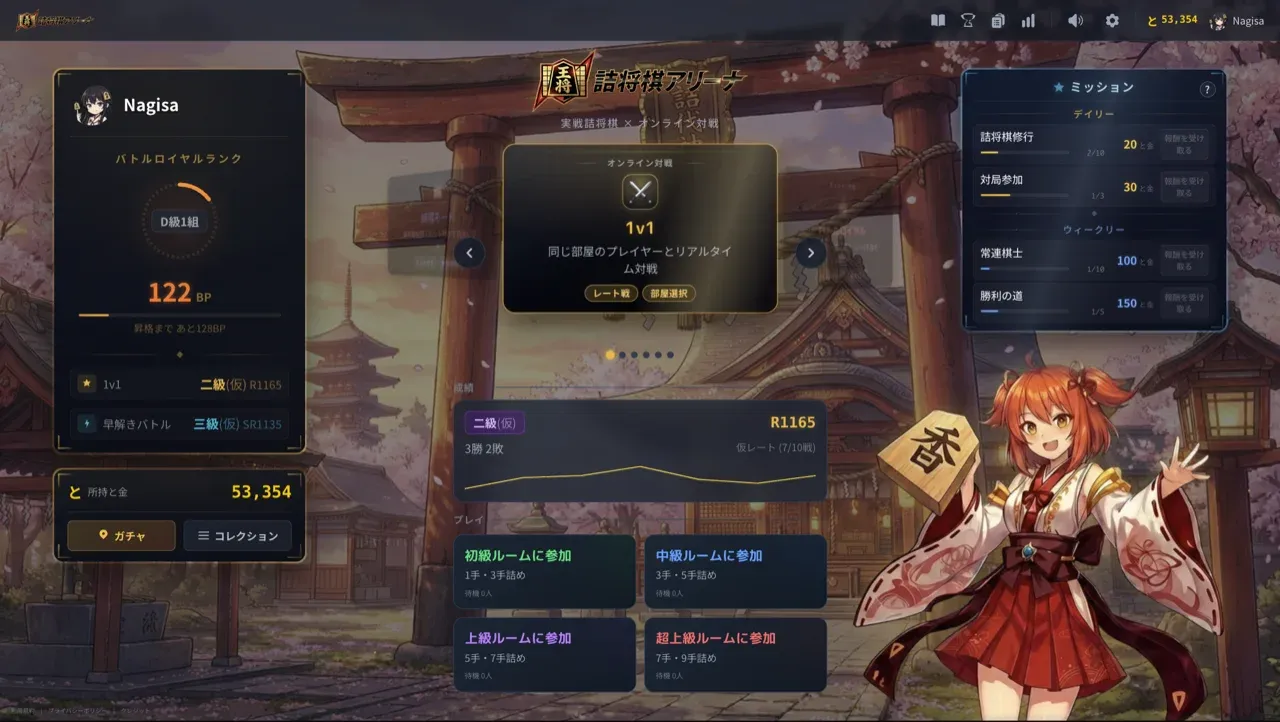The height and width of the screenshot is (722, 1280).
Task: Go to the previous game mode with the left arrow
Action: 469,253
